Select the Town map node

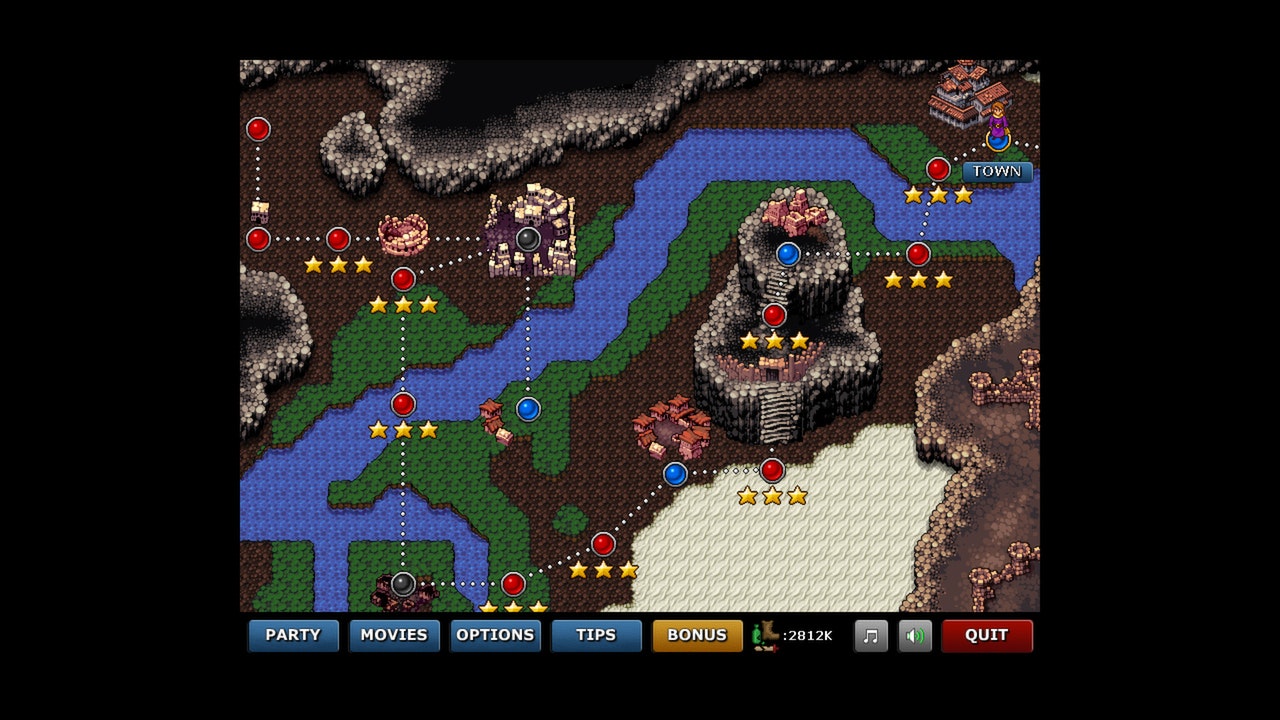[x=998, y=140]
